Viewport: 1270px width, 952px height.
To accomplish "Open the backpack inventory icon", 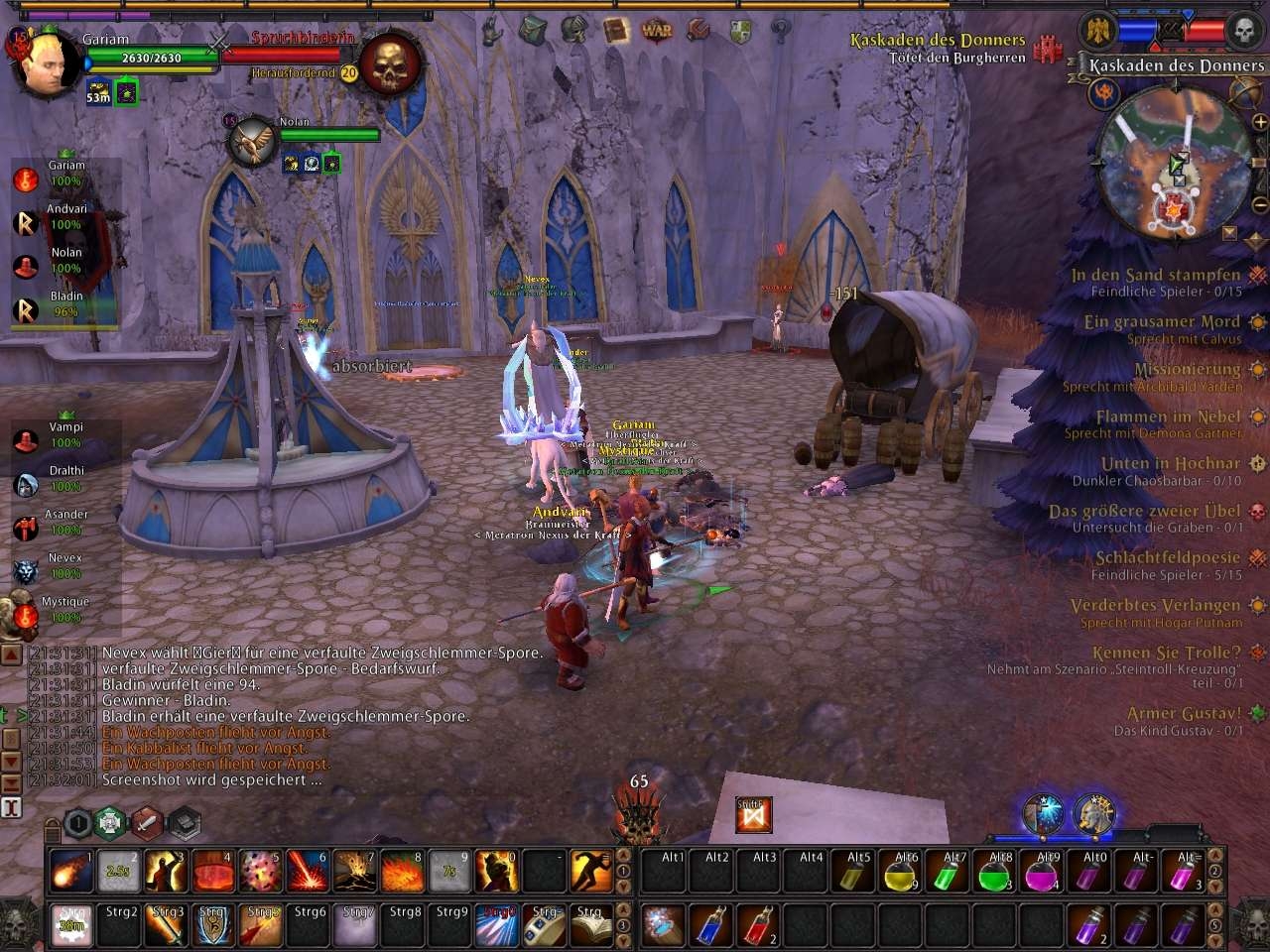I will tap(534, 30).
